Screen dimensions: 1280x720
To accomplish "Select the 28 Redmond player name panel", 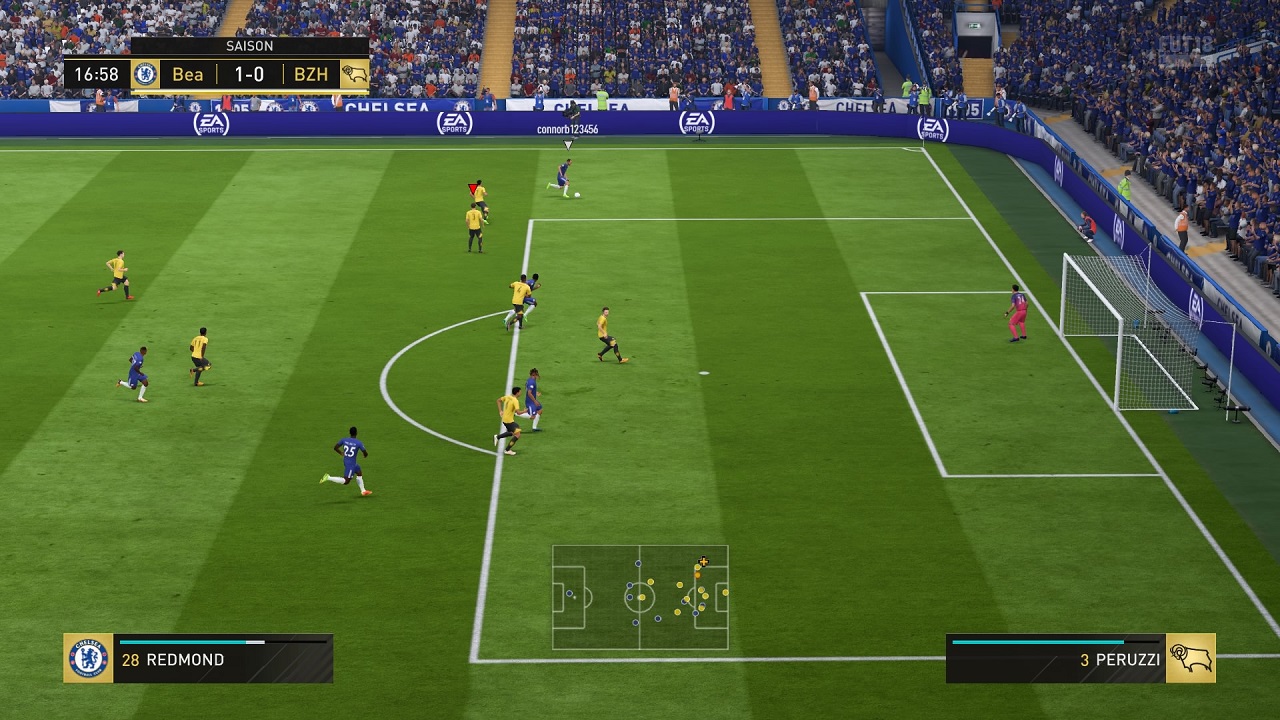I will [222, 660].
